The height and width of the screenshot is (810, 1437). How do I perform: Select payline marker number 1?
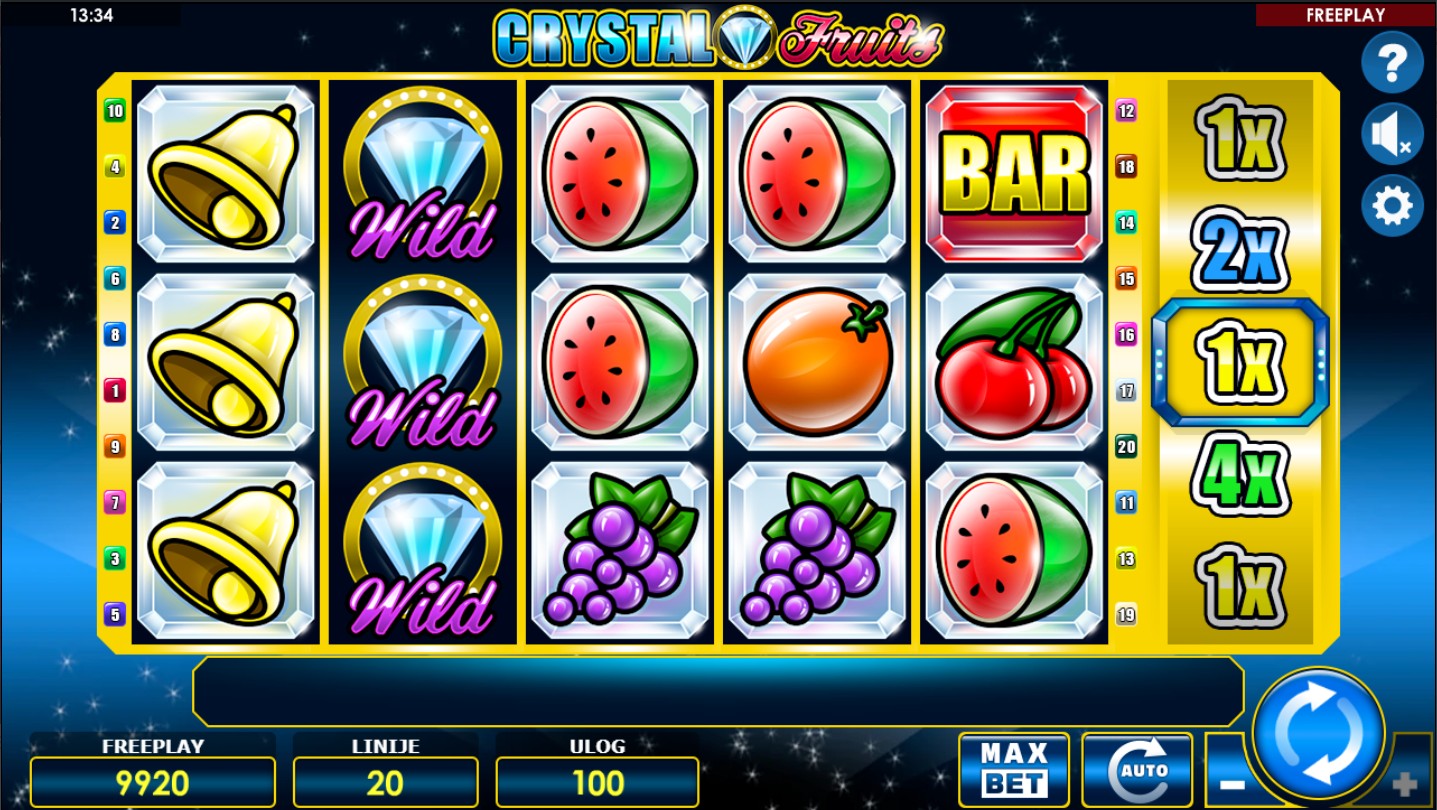(115, 391)
